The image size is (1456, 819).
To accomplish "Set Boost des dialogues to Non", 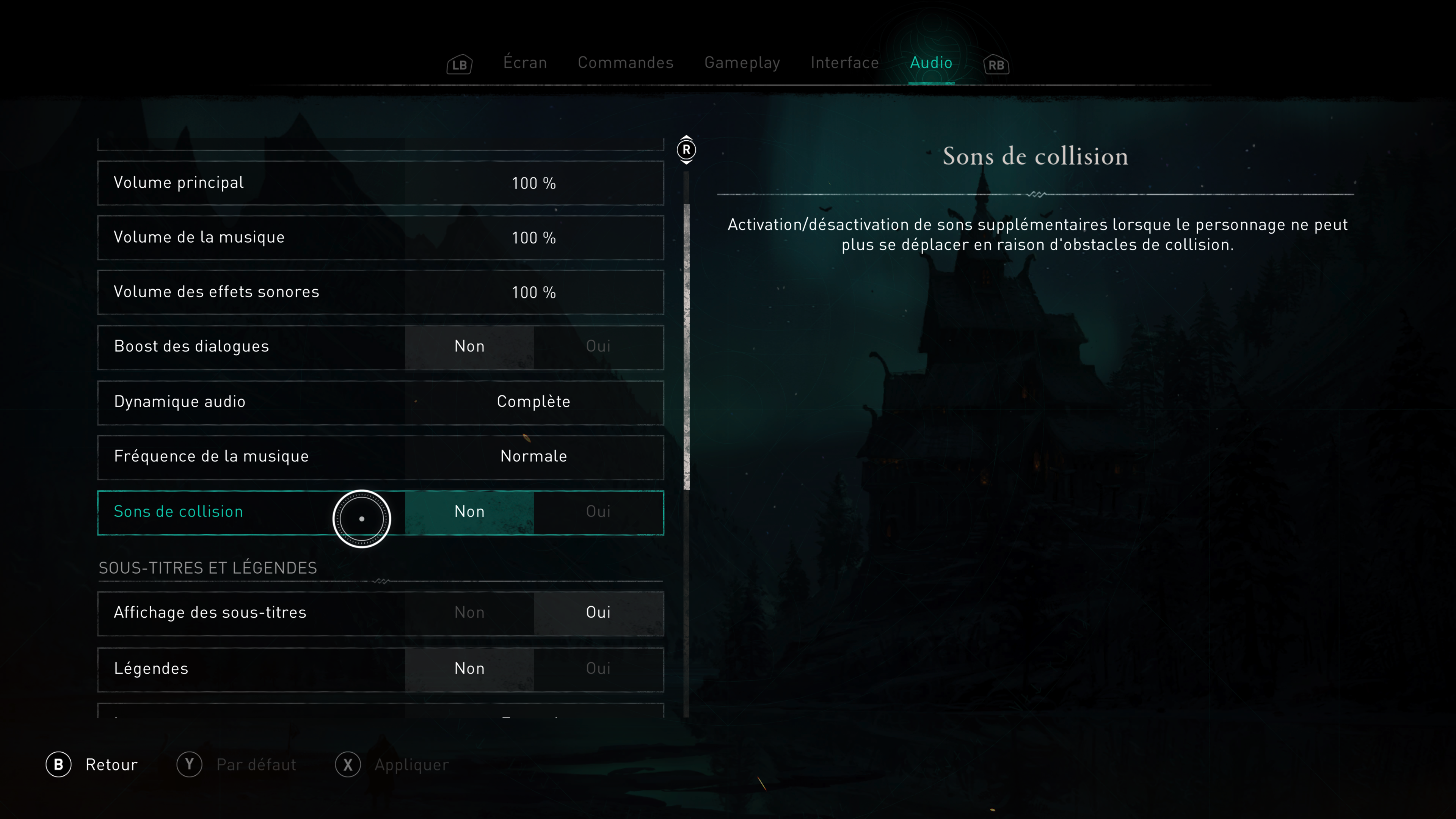I will coord(469,347).
